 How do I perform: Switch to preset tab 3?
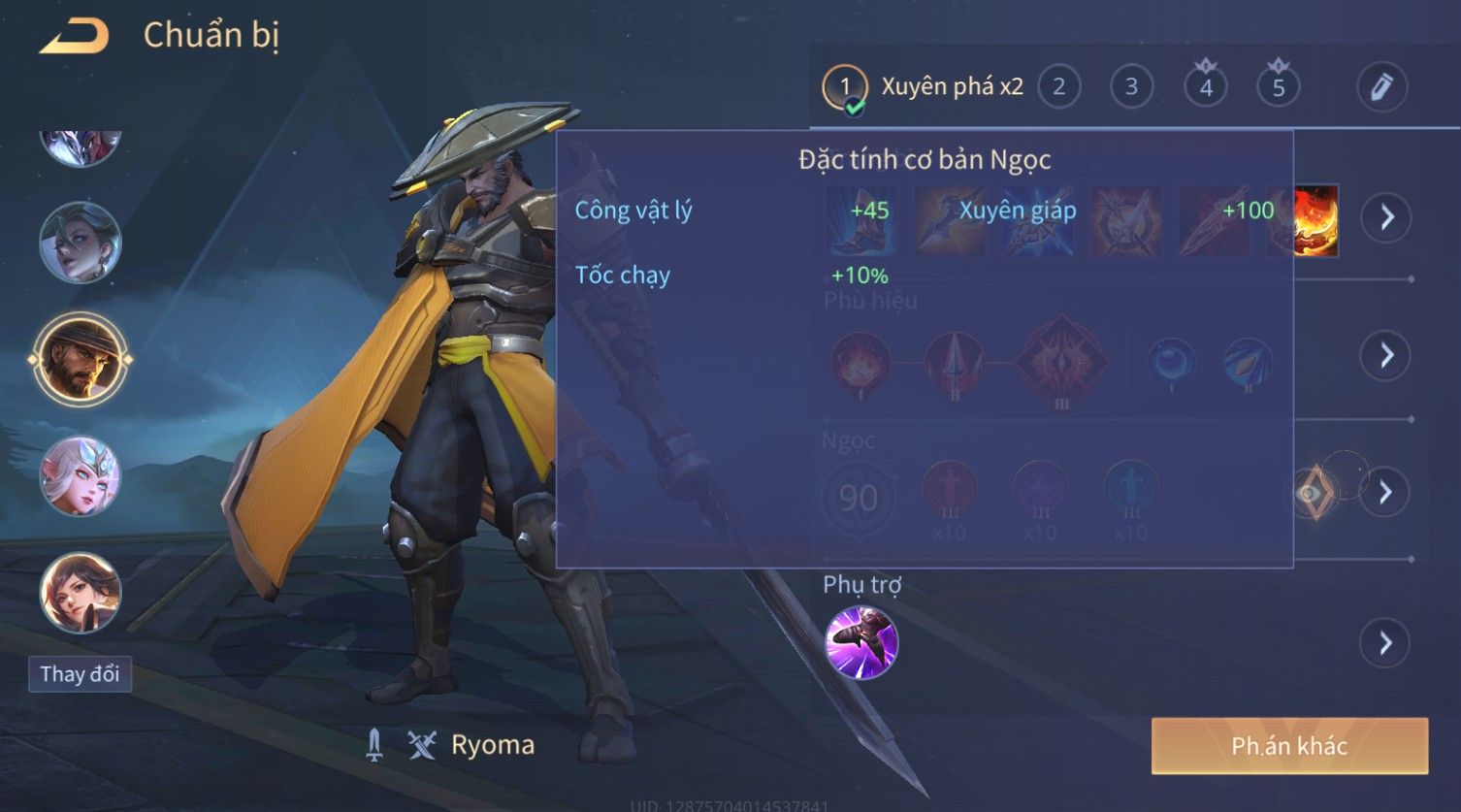click(x=1131, y=87)
